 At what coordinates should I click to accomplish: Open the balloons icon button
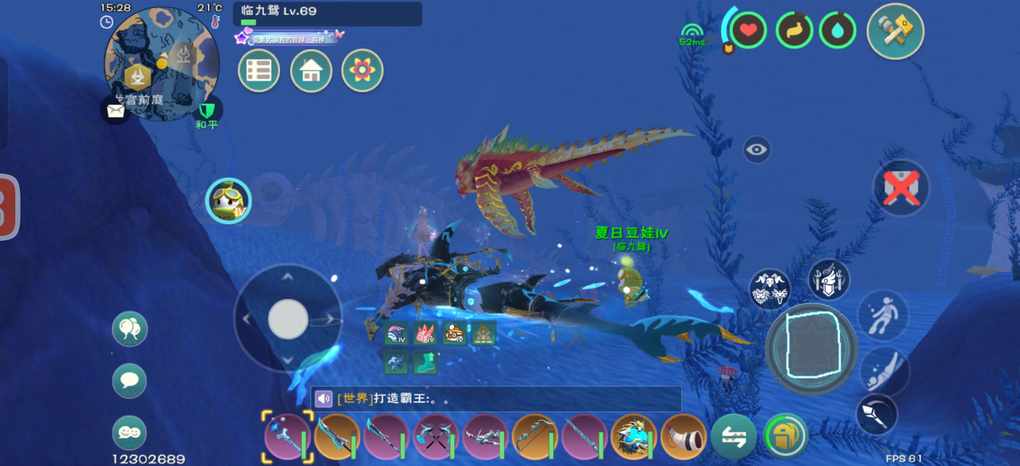129,328
